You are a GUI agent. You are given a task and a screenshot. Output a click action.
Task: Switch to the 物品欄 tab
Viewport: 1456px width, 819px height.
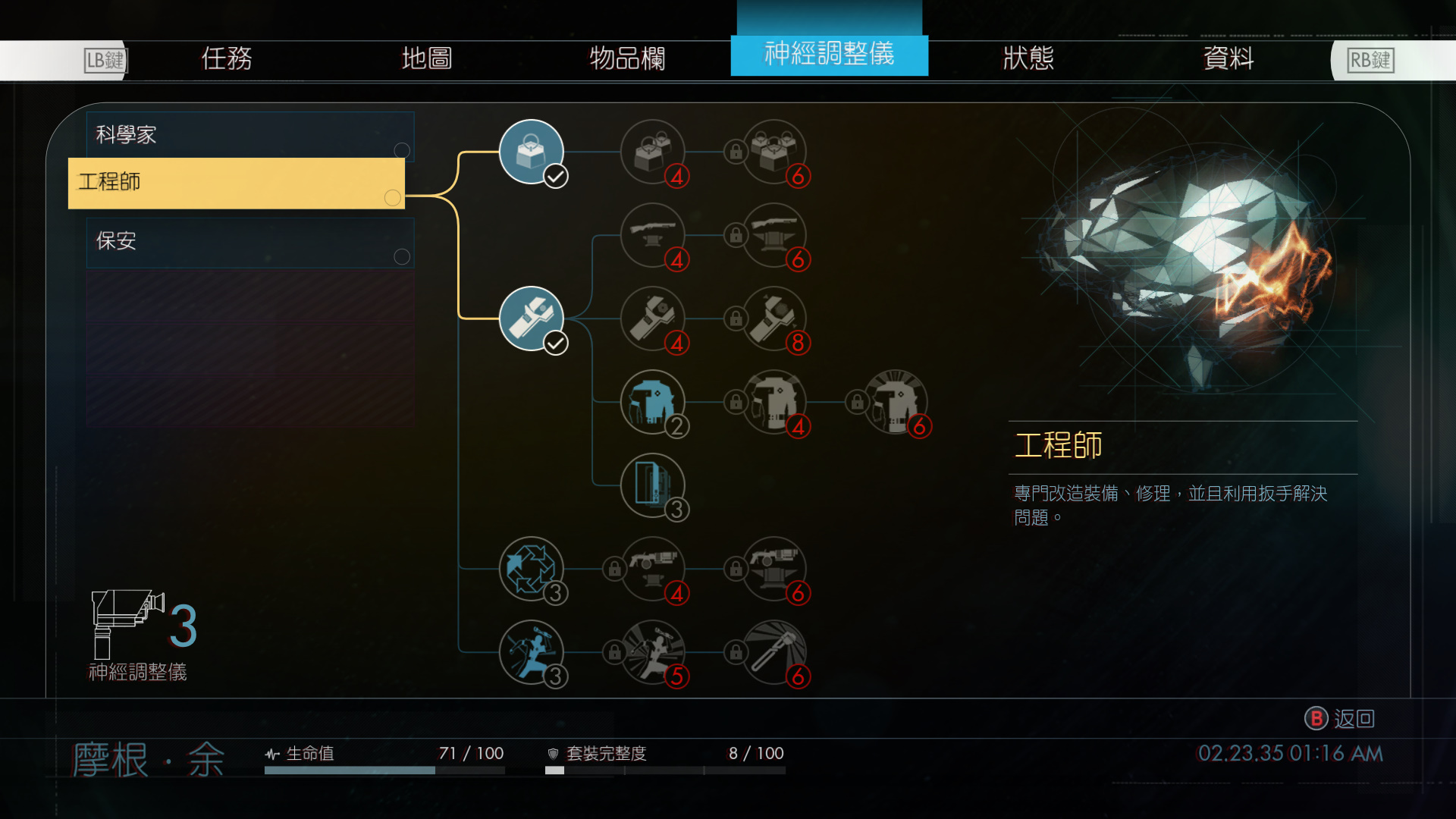tap(627, 58)
